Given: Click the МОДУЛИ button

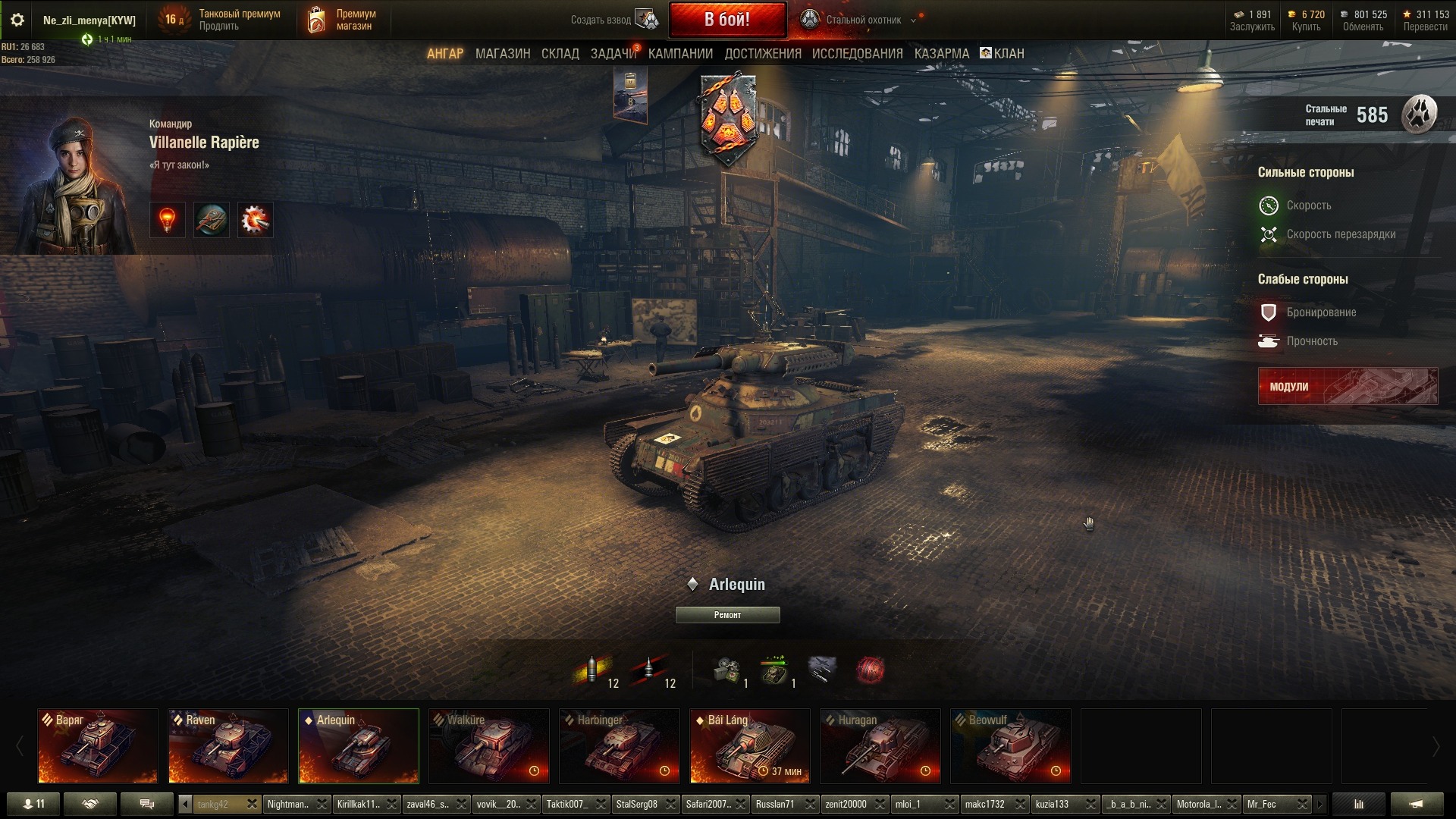Looking at the screenshot, I should (1347, 387).
